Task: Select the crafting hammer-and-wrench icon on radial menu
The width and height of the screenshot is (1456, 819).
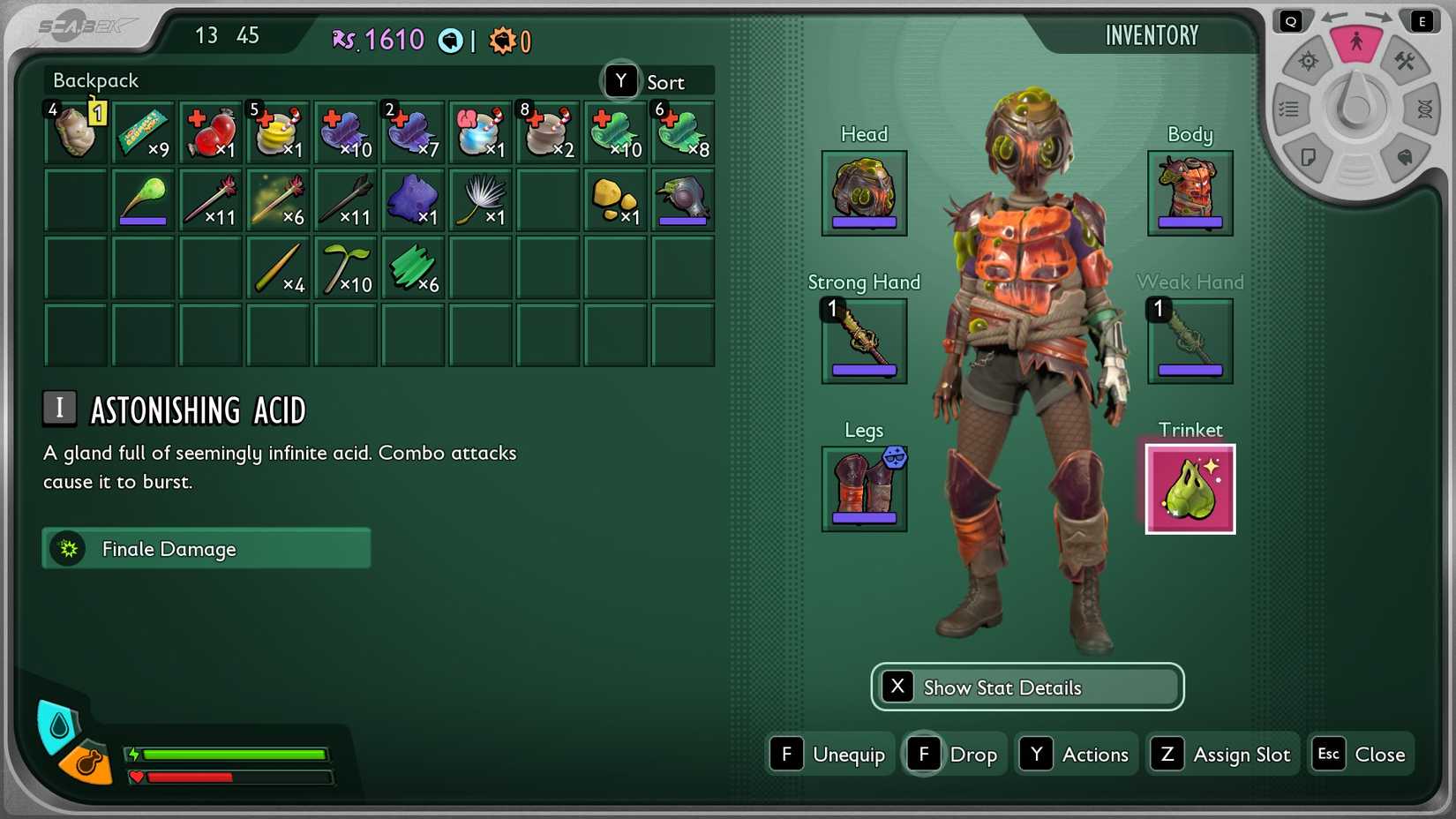Action: pyautogui.click(x=1404, y=62)
